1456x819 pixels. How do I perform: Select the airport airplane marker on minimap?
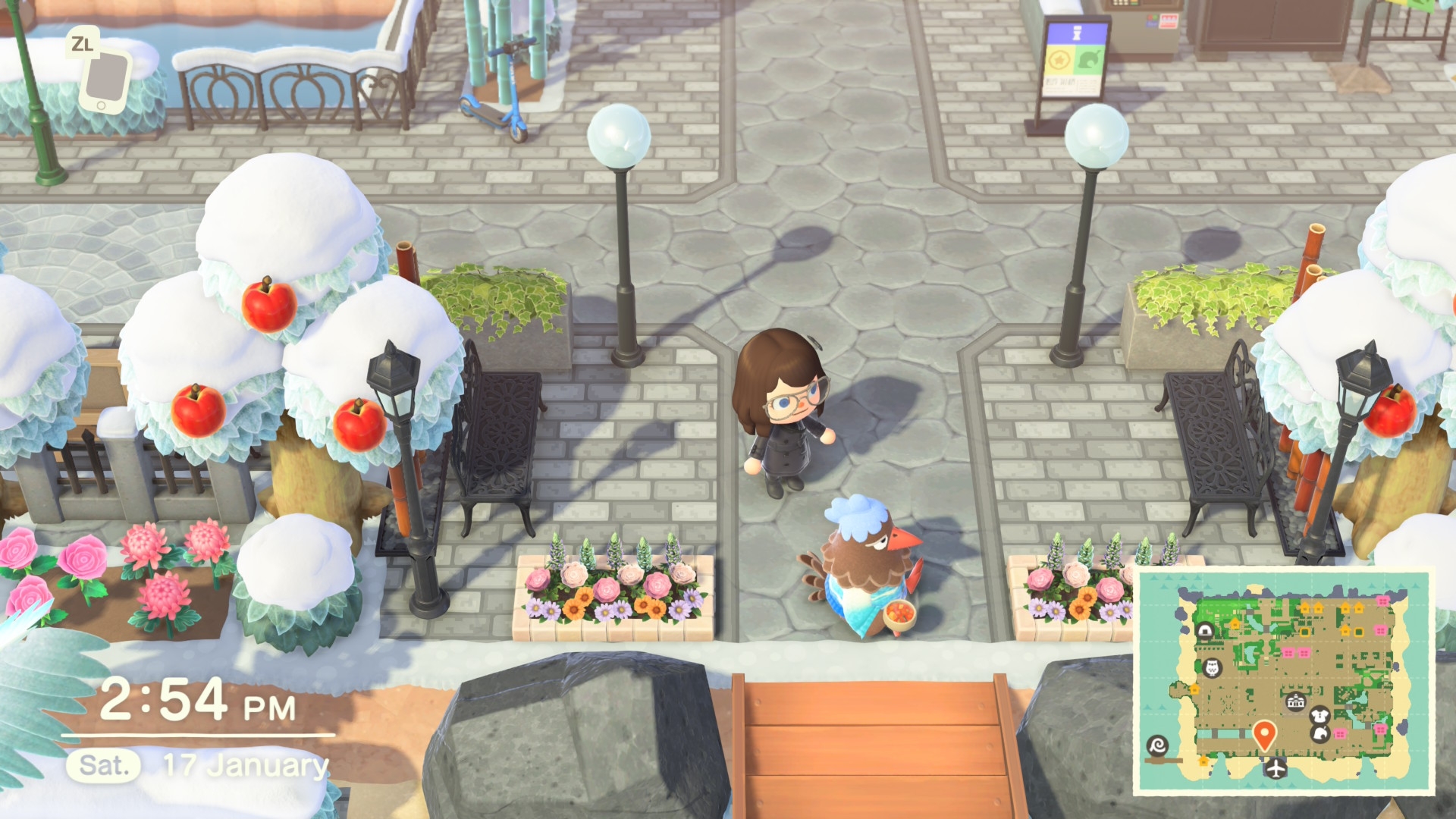(x=1277, y=768)
